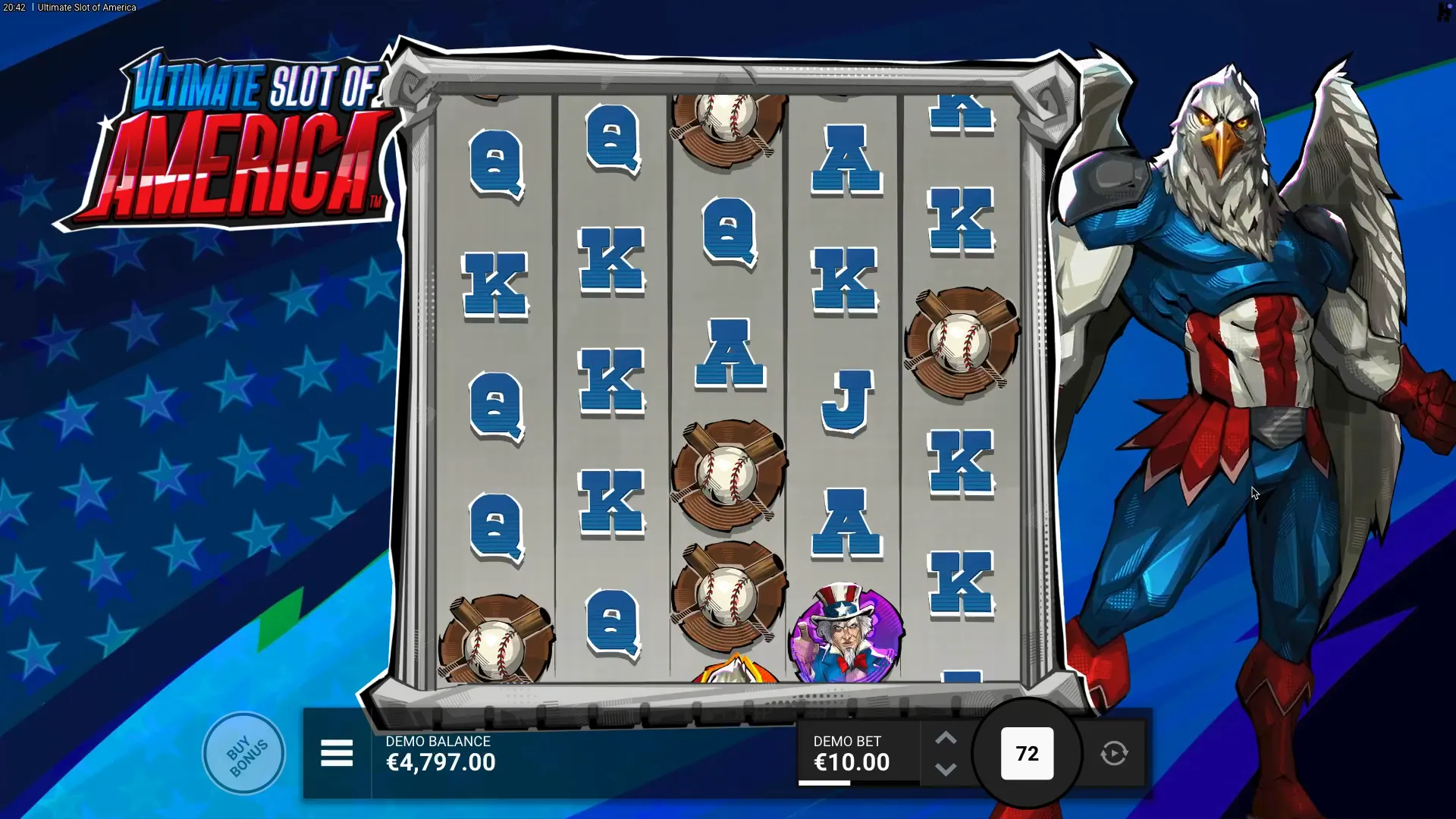Screen dimensions: 1456x819
Task: Open the Buy Bonus menu
Action: pos(244,754)
